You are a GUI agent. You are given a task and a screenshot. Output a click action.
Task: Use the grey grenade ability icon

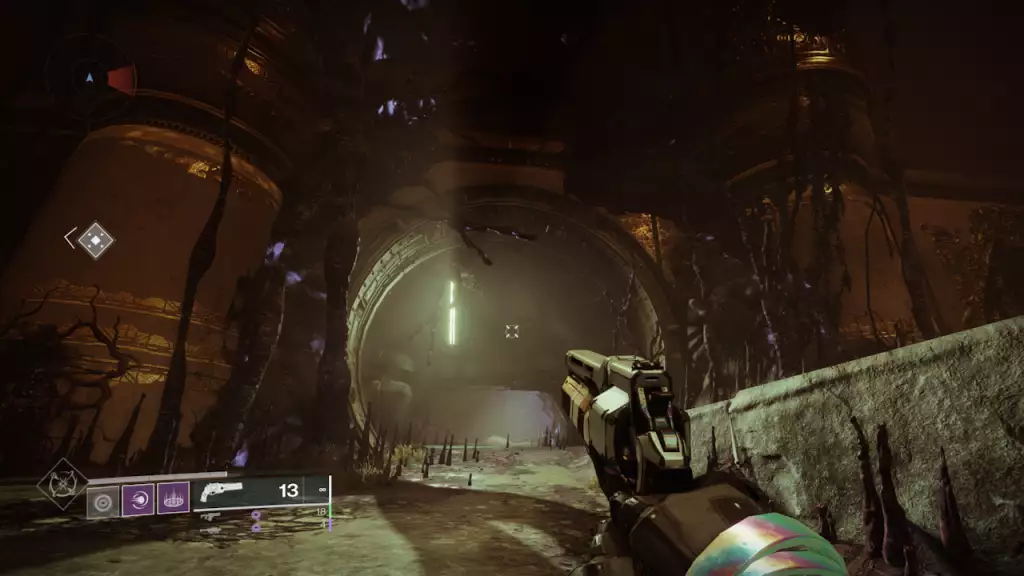point(102,499)
